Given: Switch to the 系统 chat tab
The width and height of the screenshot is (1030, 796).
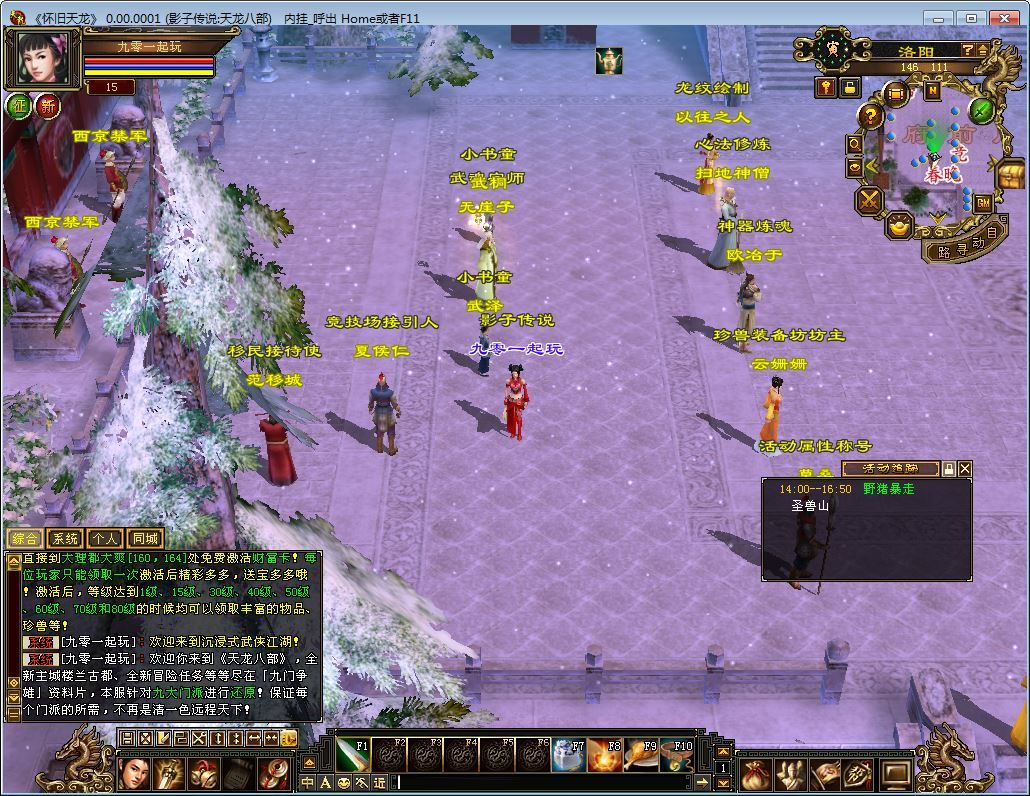Looking at the screenshot, I should 65,539.
